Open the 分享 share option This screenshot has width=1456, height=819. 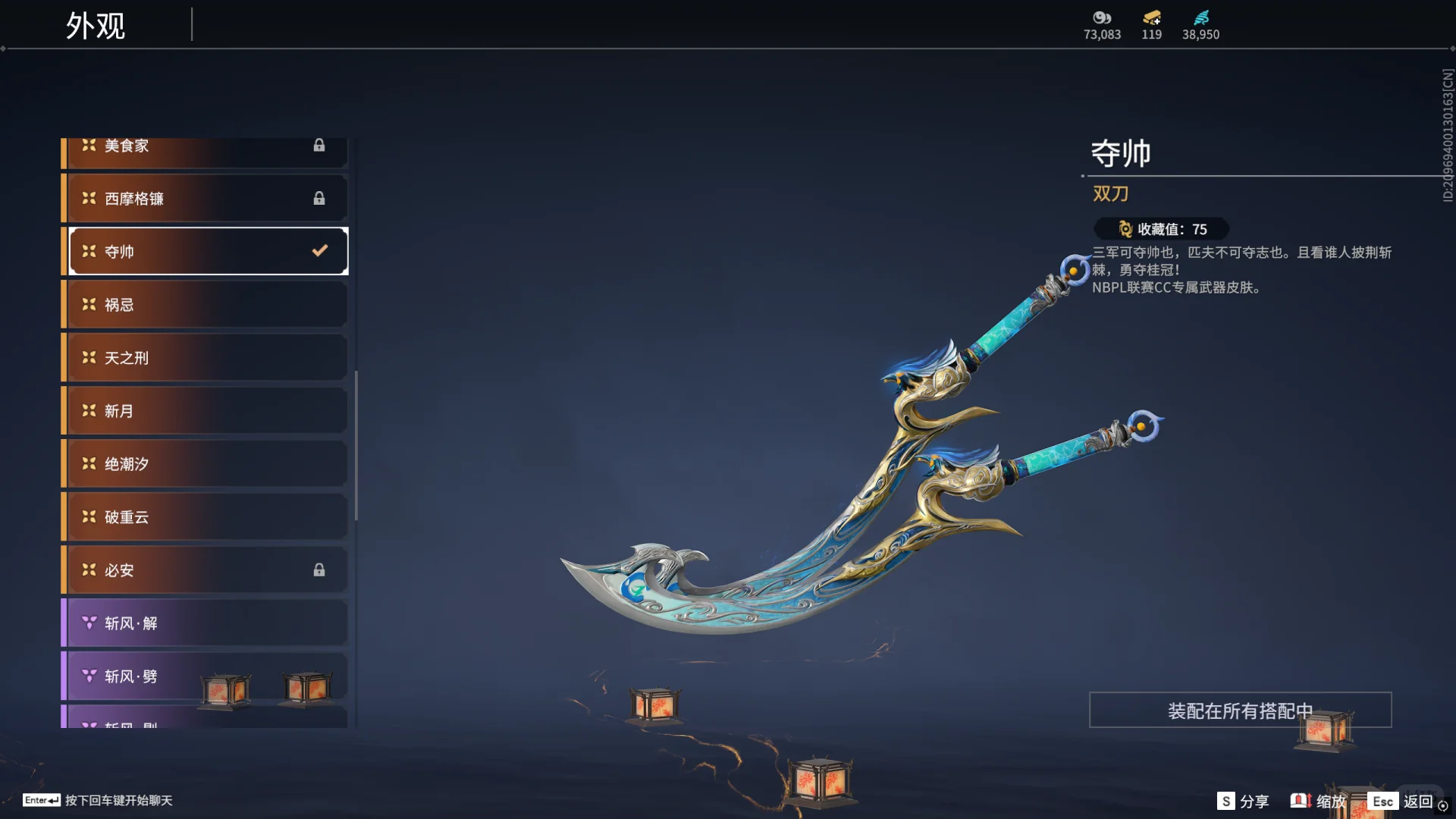point(1244,802)
